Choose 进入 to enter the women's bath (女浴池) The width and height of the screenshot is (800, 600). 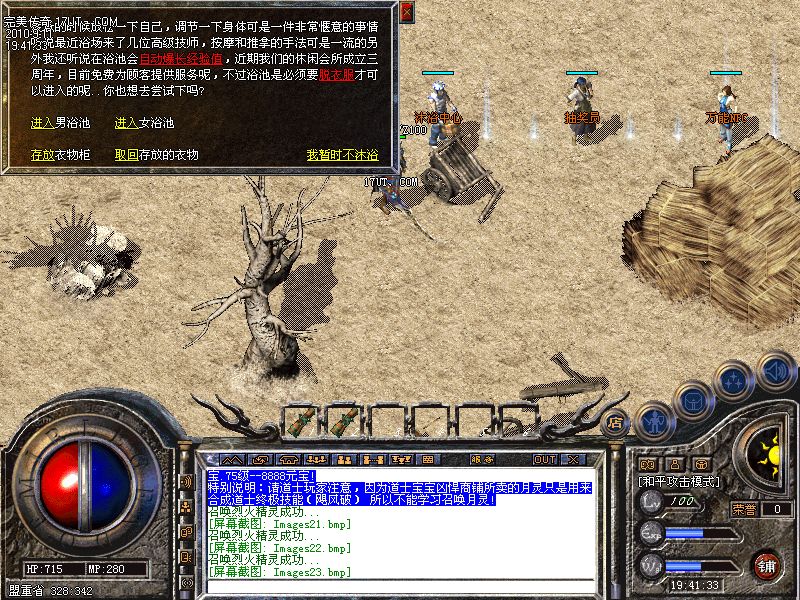pyautogui.click(x=126, y=123)
